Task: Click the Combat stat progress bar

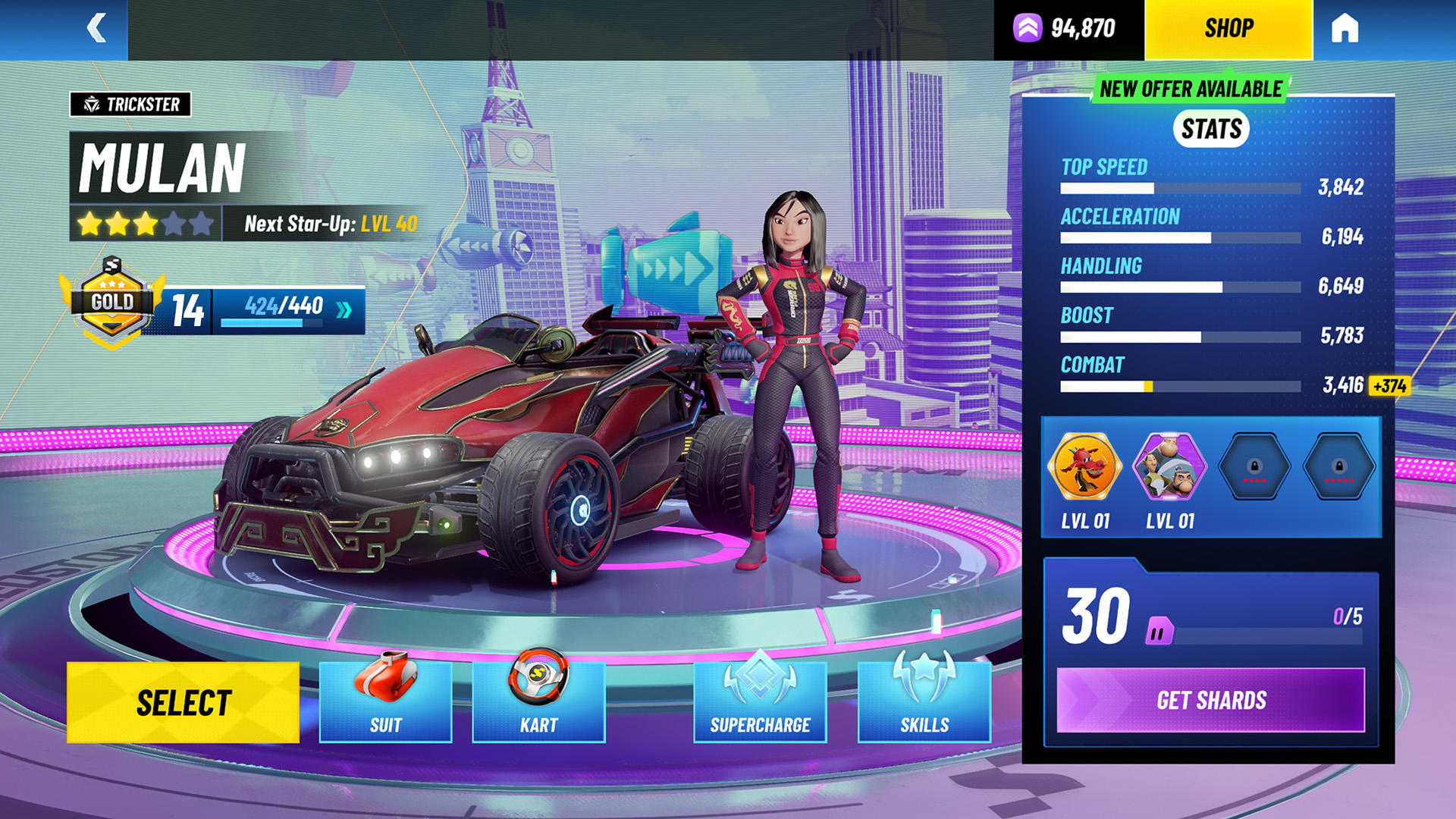Action: pyautogui.click(x=1179, y=387)
